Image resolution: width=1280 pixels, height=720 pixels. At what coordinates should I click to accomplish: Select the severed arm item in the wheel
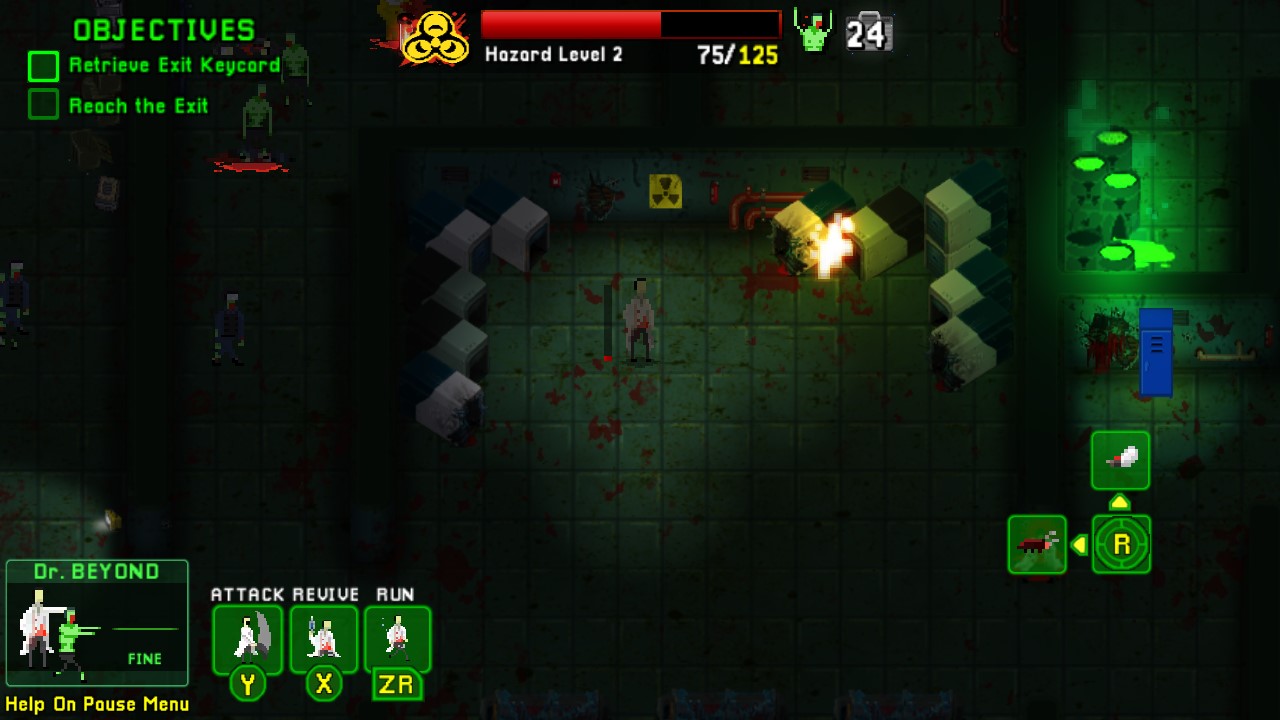1120,460
